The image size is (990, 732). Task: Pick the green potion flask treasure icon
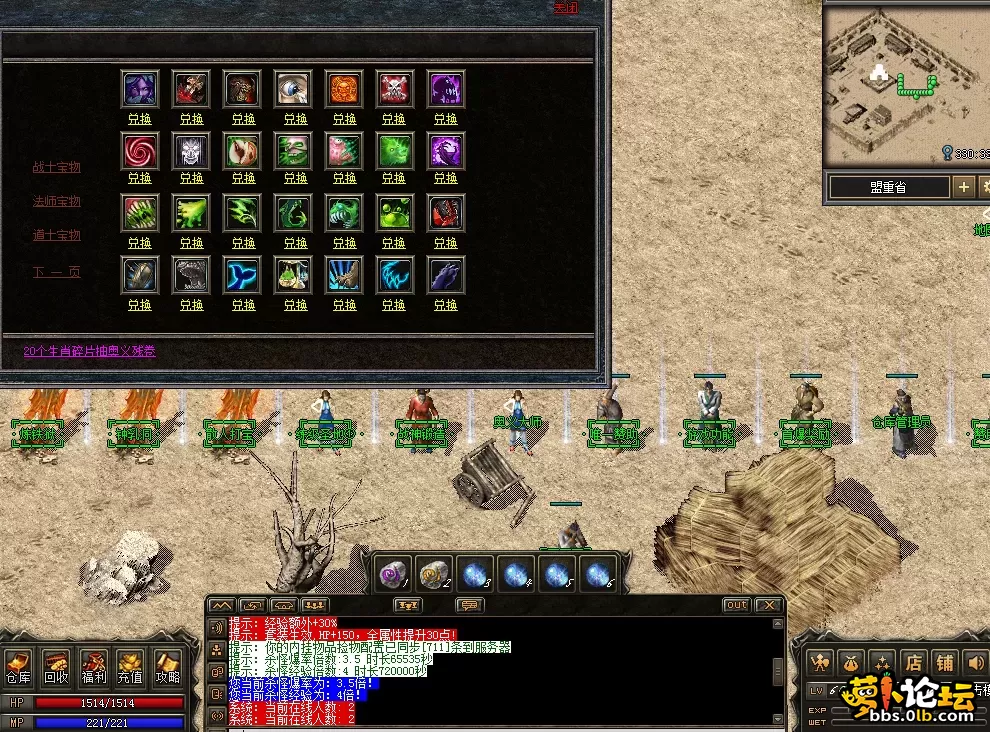[x=293, y=274]
